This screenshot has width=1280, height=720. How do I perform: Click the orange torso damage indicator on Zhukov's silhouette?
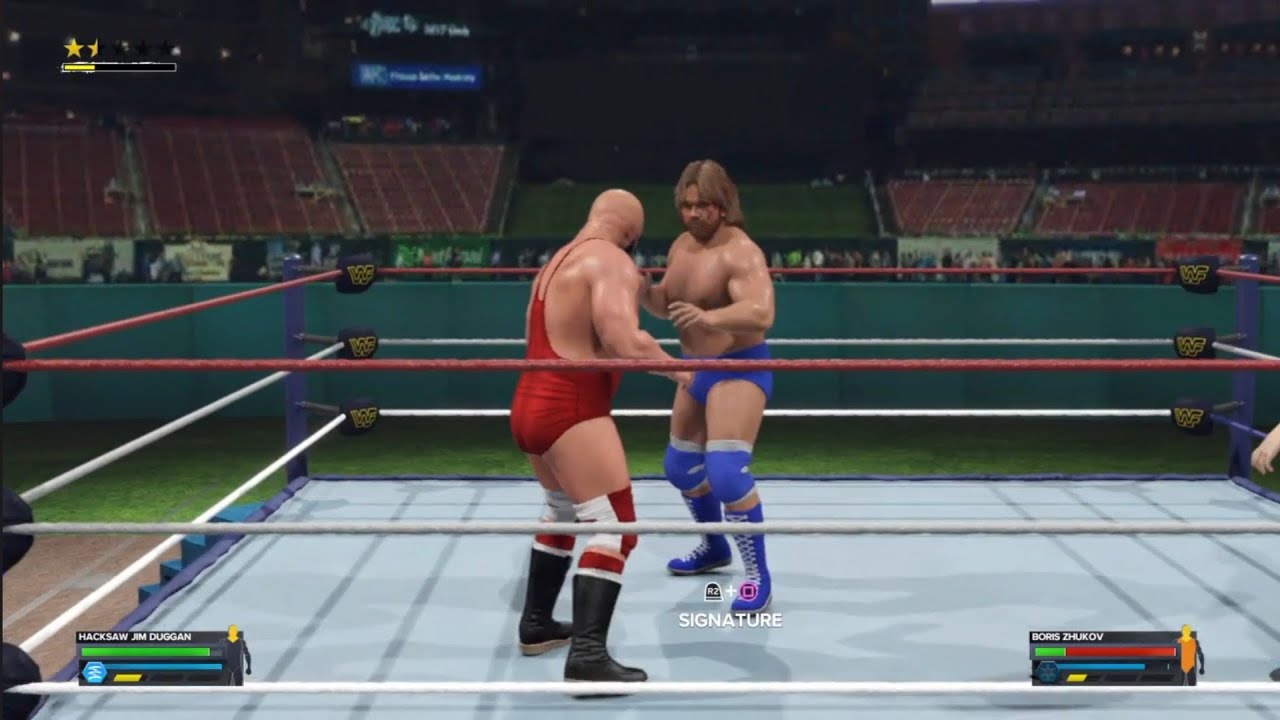coord(1186,657)
